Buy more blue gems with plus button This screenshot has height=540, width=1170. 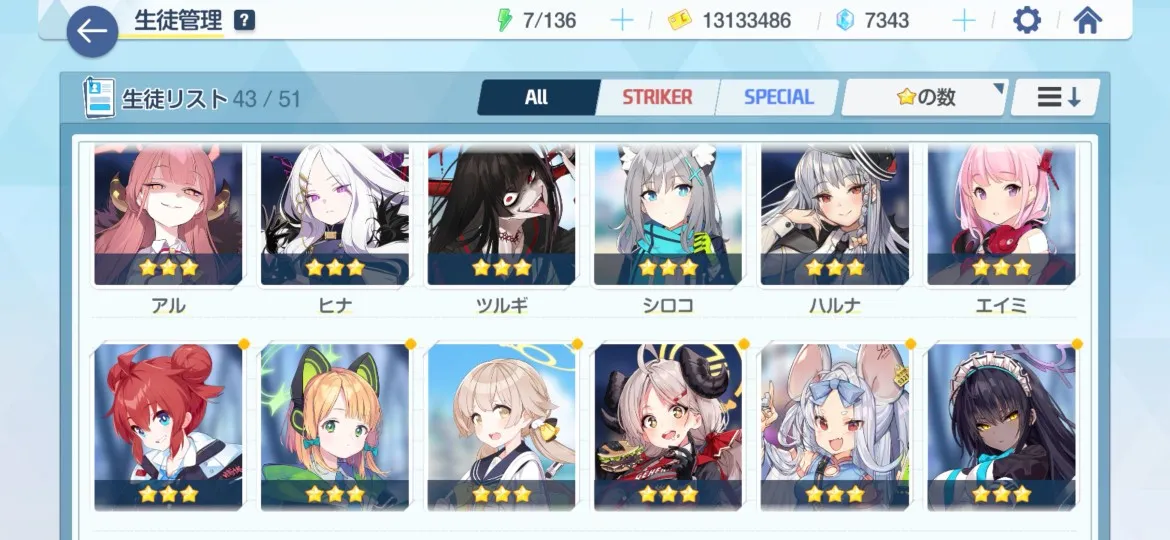tap(963, 20)
